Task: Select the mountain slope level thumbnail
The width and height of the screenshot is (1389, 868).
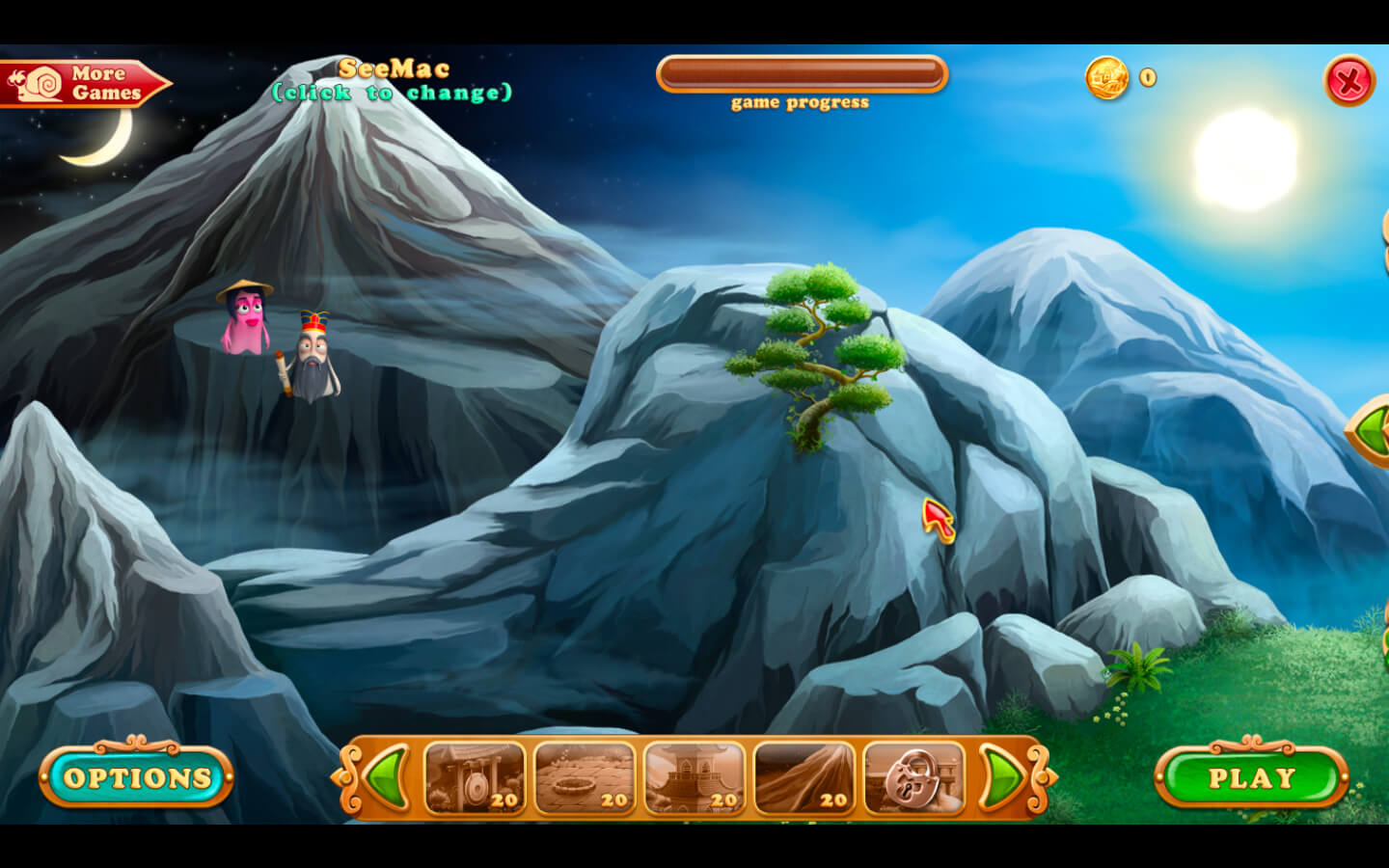Action: pos(804,777)
